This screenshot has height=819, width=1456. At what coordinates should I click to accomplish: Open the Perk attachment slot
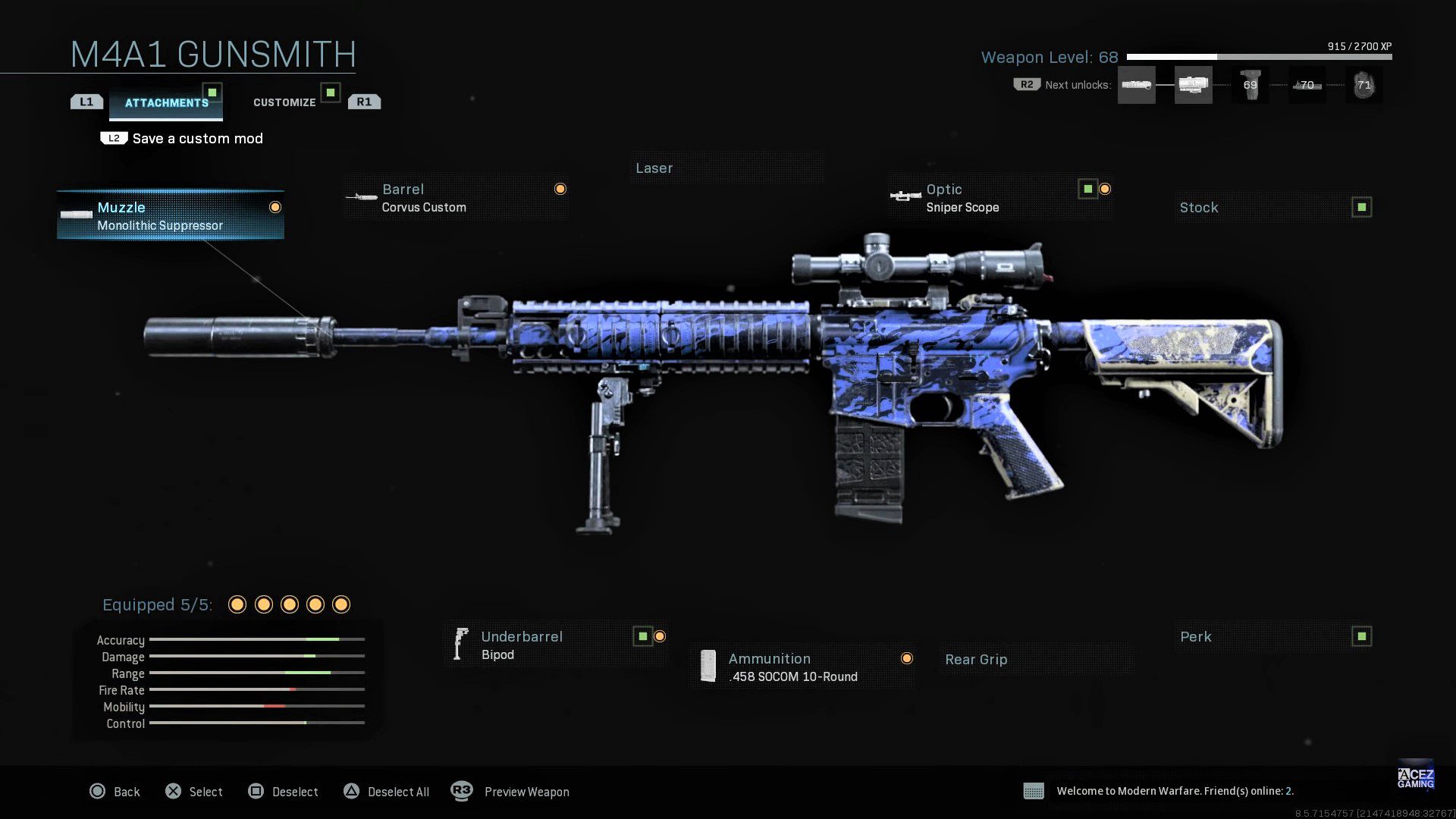pos(1273,637)
